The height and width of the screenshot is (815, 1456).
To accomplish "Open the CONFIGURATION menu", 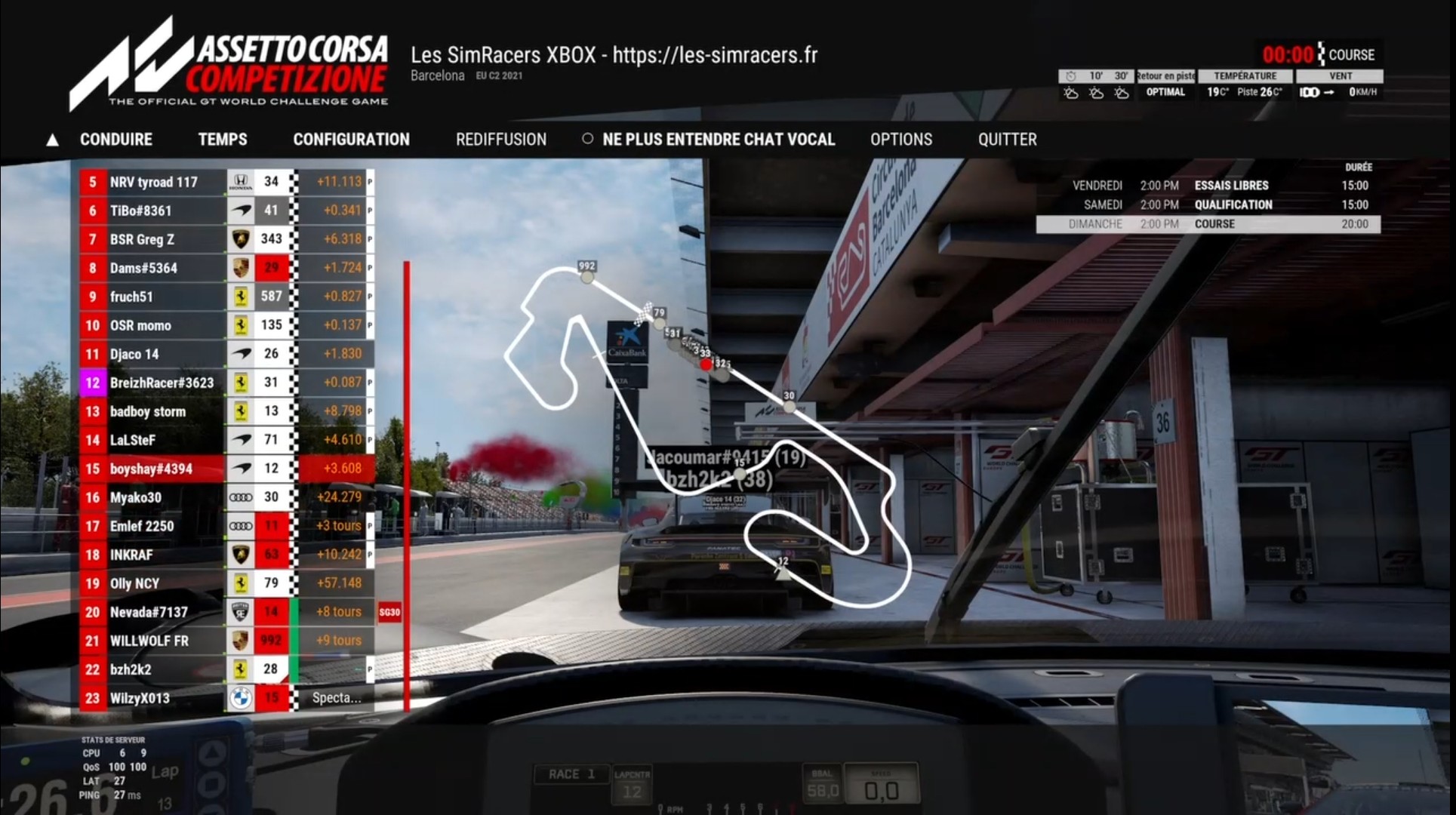I will point(351,140).
